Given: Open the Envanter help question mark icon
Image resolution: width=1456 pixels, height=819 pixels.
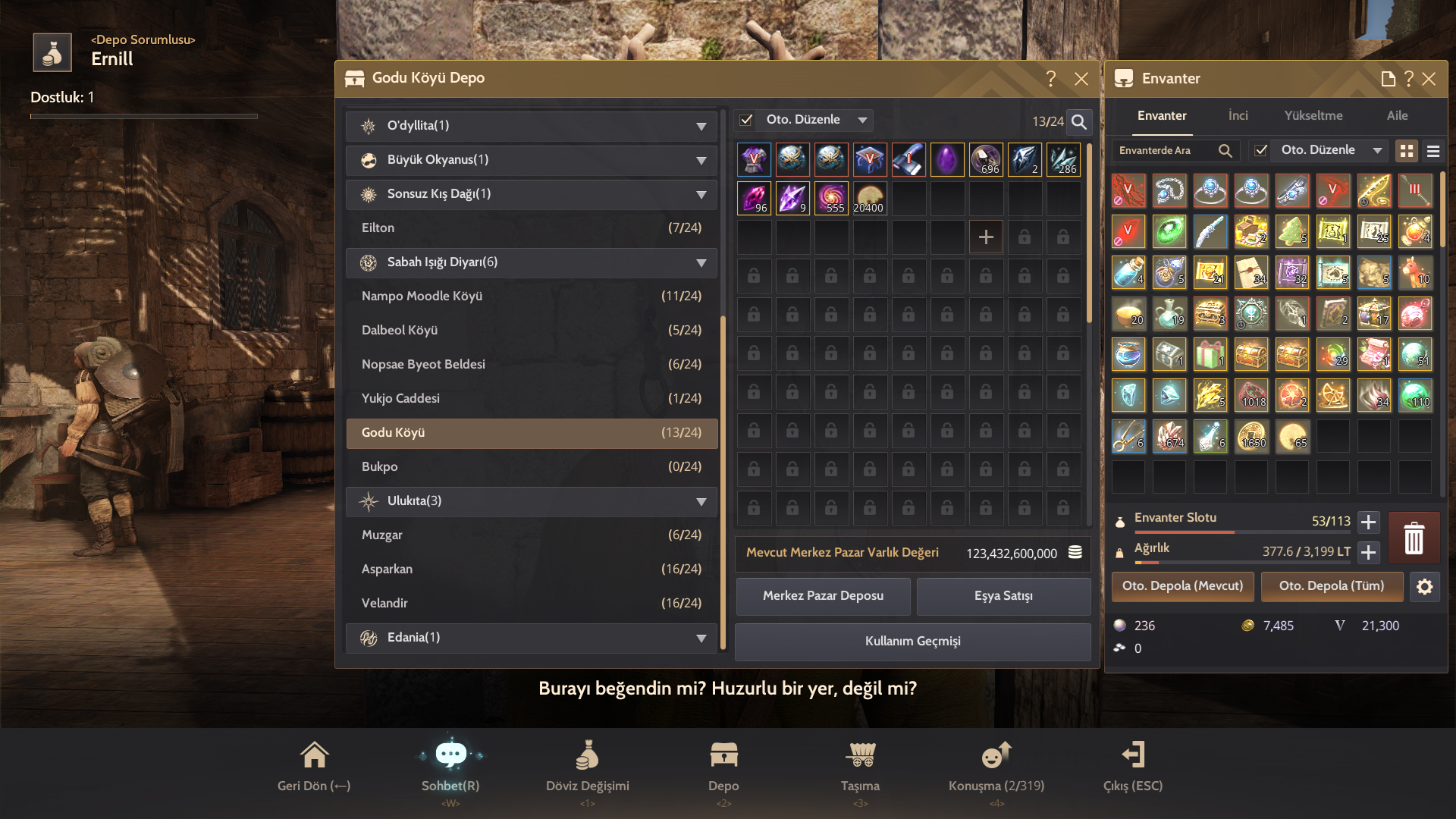Looking at the screenshot, I should (x=1408, y=78).
